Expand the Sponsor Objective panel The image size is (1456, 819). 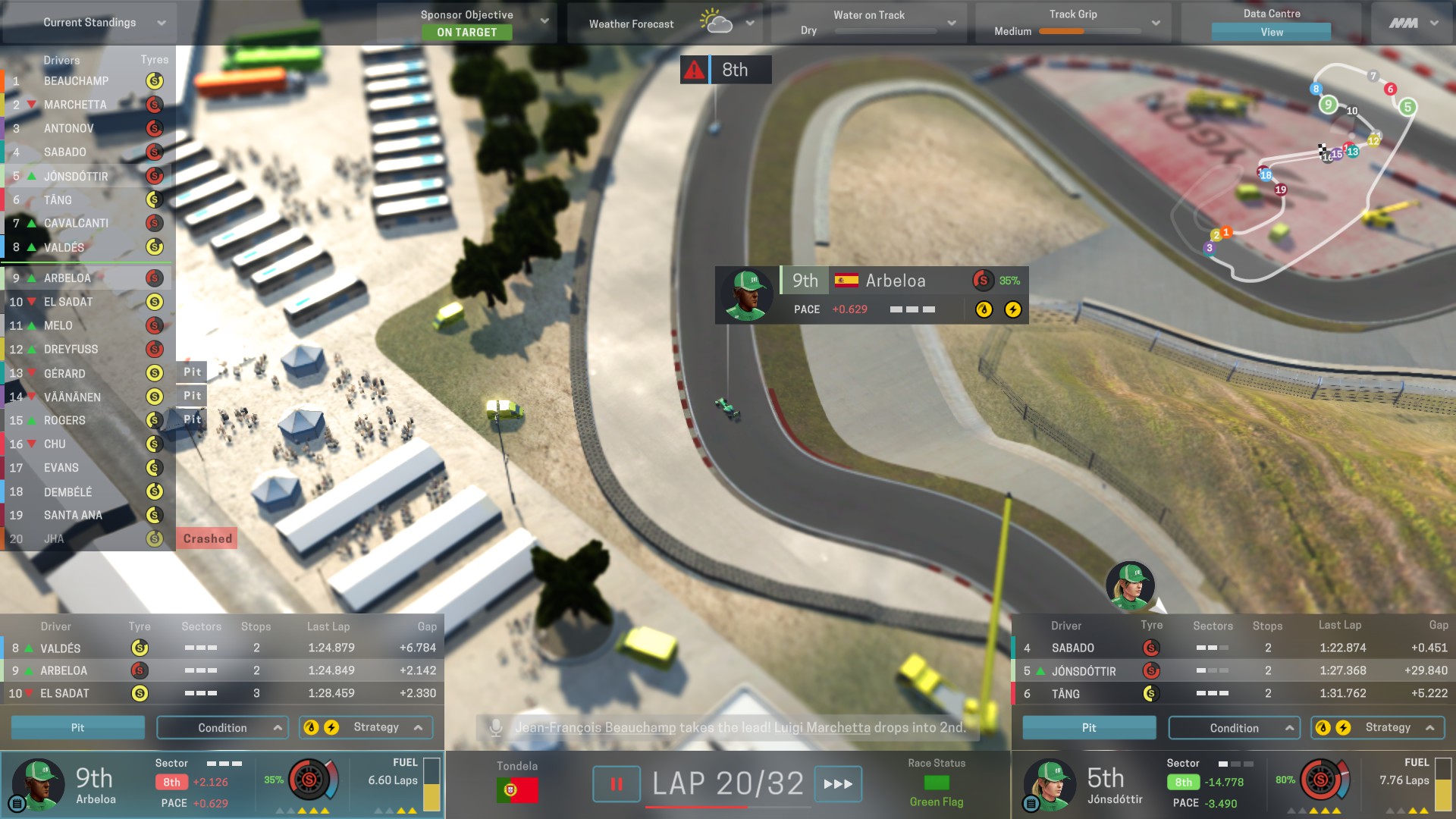(x=544, y=21)
